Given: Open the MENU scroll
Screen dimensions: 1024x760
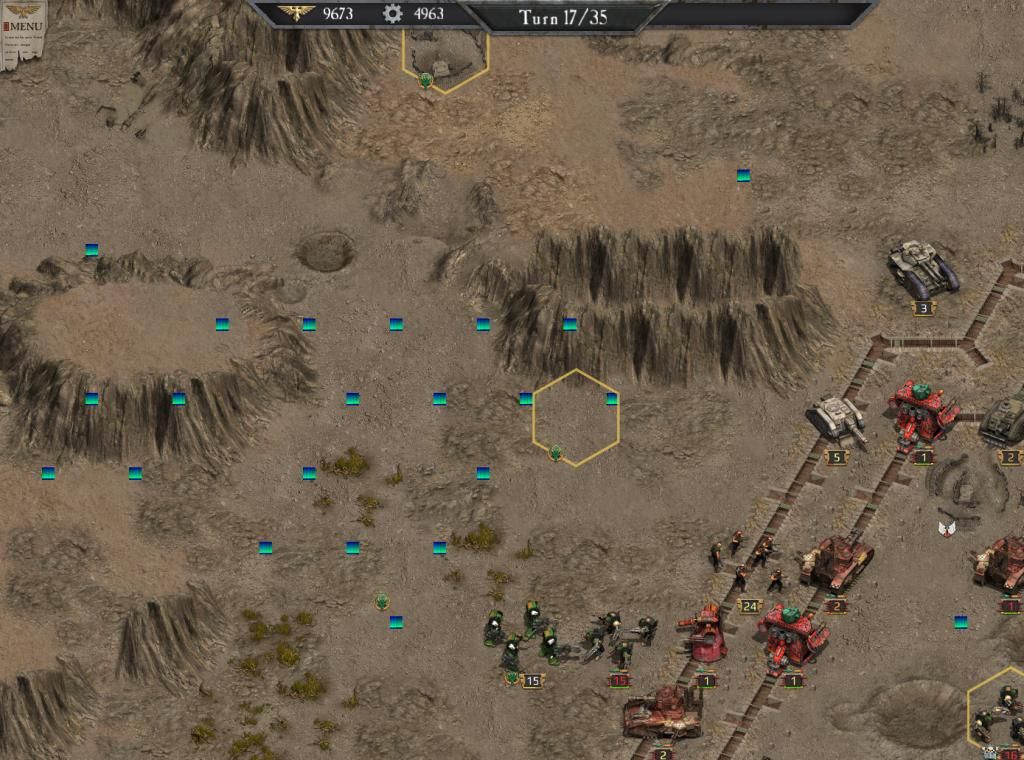Looking at the screenshot, I should tap(22, 26).
